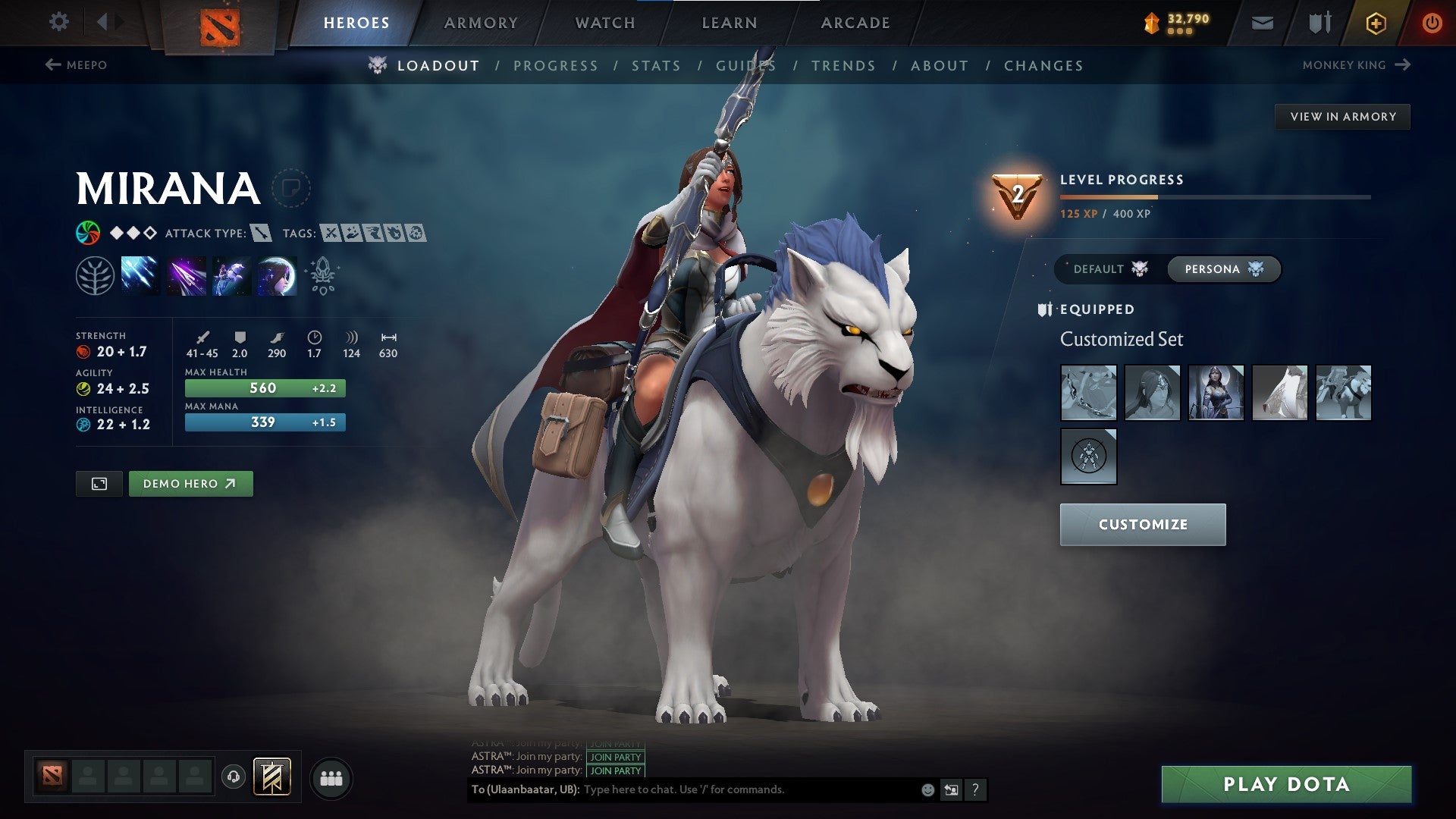
Task: Switch to the ARCADE tab
Action: click(x=855, y=22)
